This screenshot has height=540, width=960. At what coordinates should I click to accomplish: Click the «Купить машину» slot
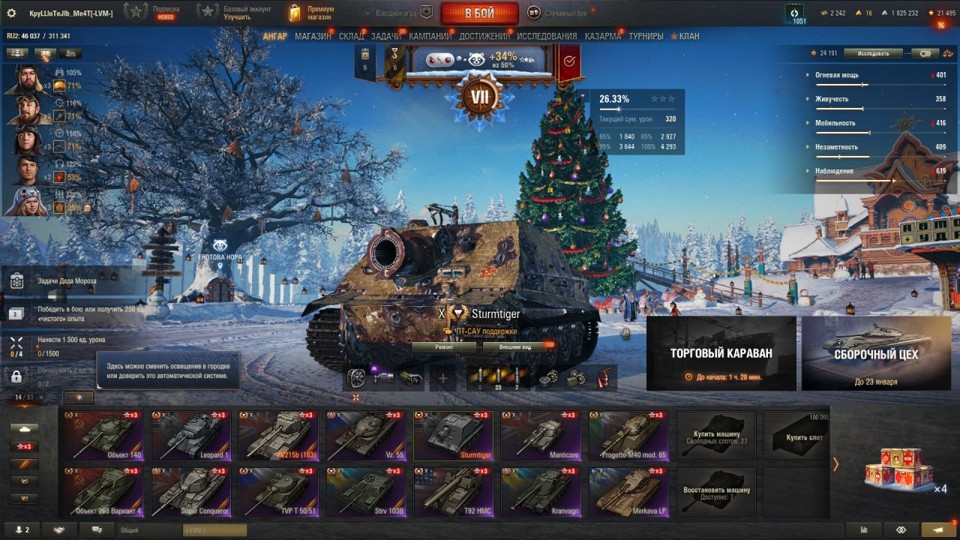click(x=718, y=436)
